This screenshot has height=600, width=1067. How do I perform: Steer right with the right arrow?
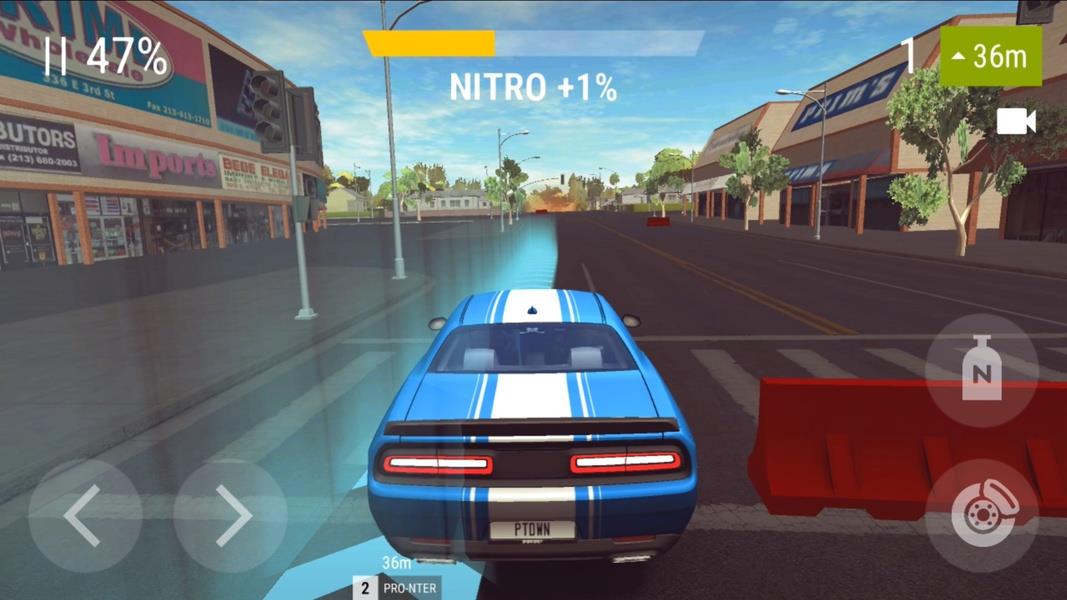(x=230, y=516)
